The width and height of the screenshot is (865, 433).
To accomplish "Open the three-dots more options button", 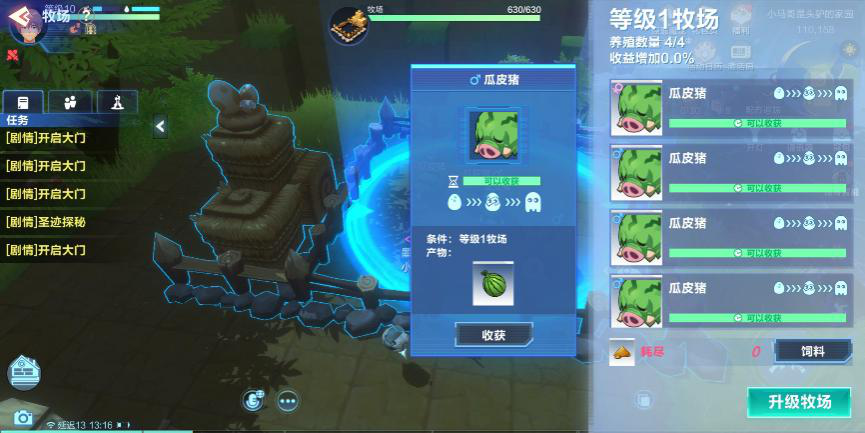I will click(x=288, y=402).
